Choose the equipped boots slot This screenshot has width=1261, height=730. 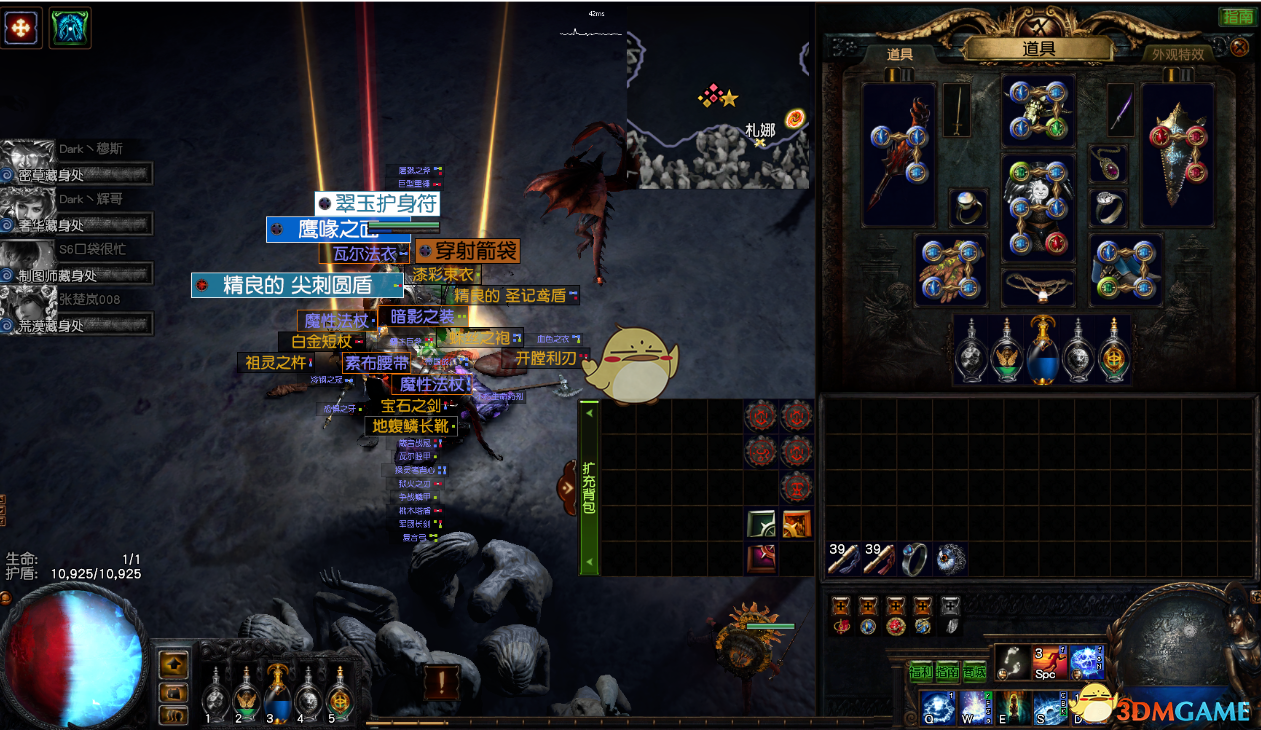click(x=1126, y=270)
